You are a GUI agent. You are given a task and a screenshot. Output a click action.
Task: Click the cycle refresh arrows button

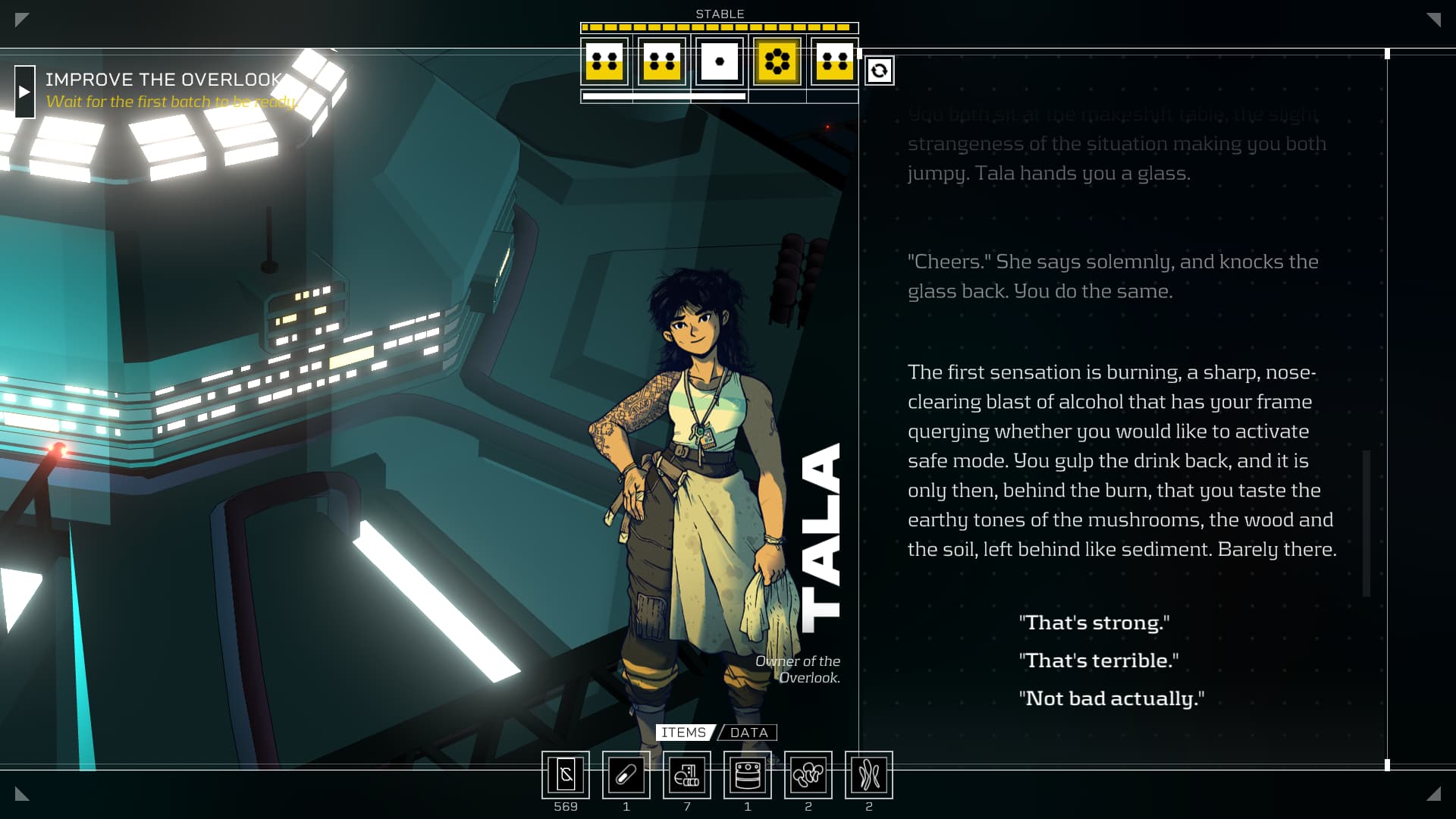point(879,71)
